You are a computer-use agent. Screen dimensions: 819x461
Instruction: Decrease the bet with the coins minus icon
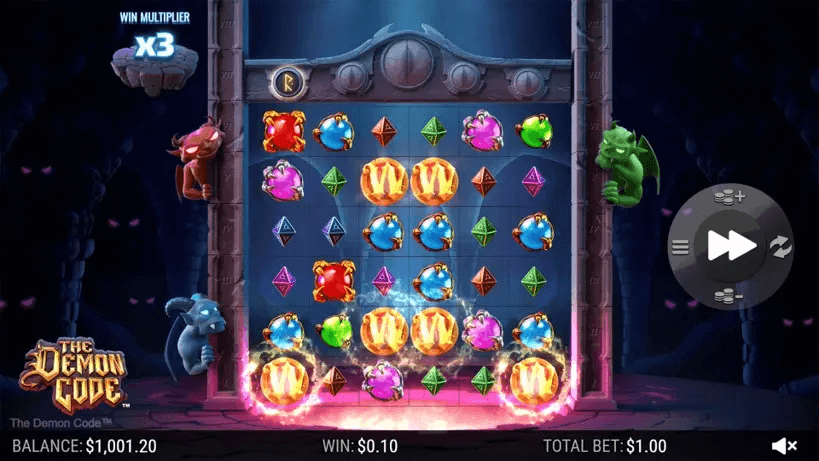click(x=731, y=294)
